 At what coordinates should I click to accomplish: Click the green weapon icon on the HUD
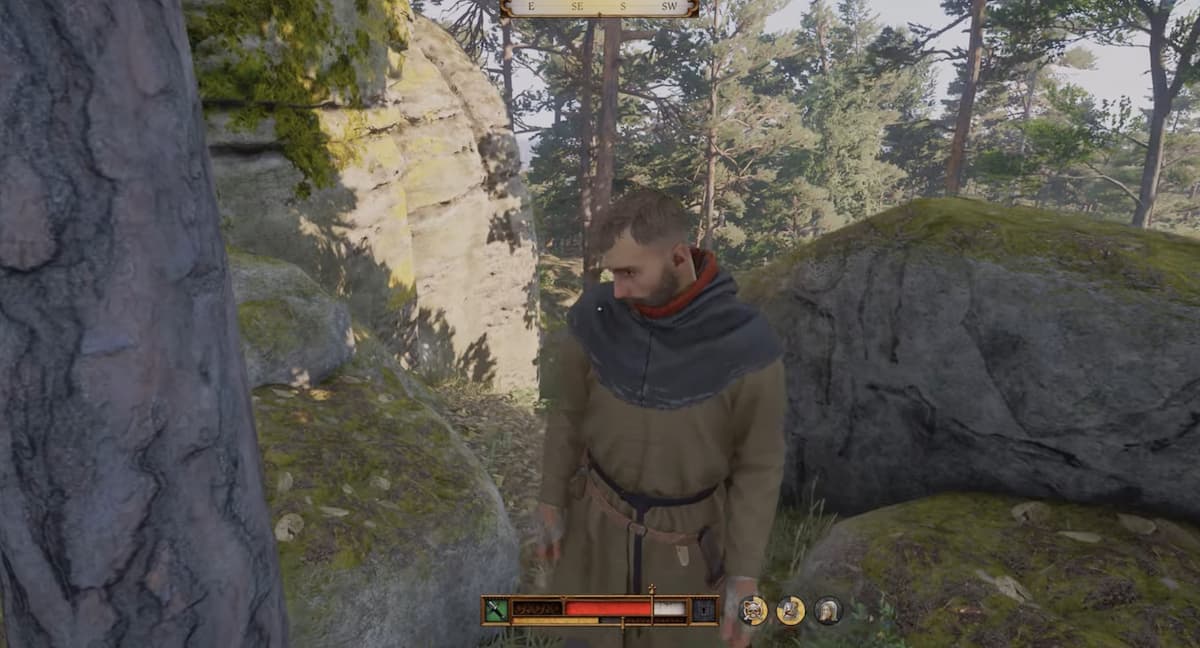pos(496,609)
